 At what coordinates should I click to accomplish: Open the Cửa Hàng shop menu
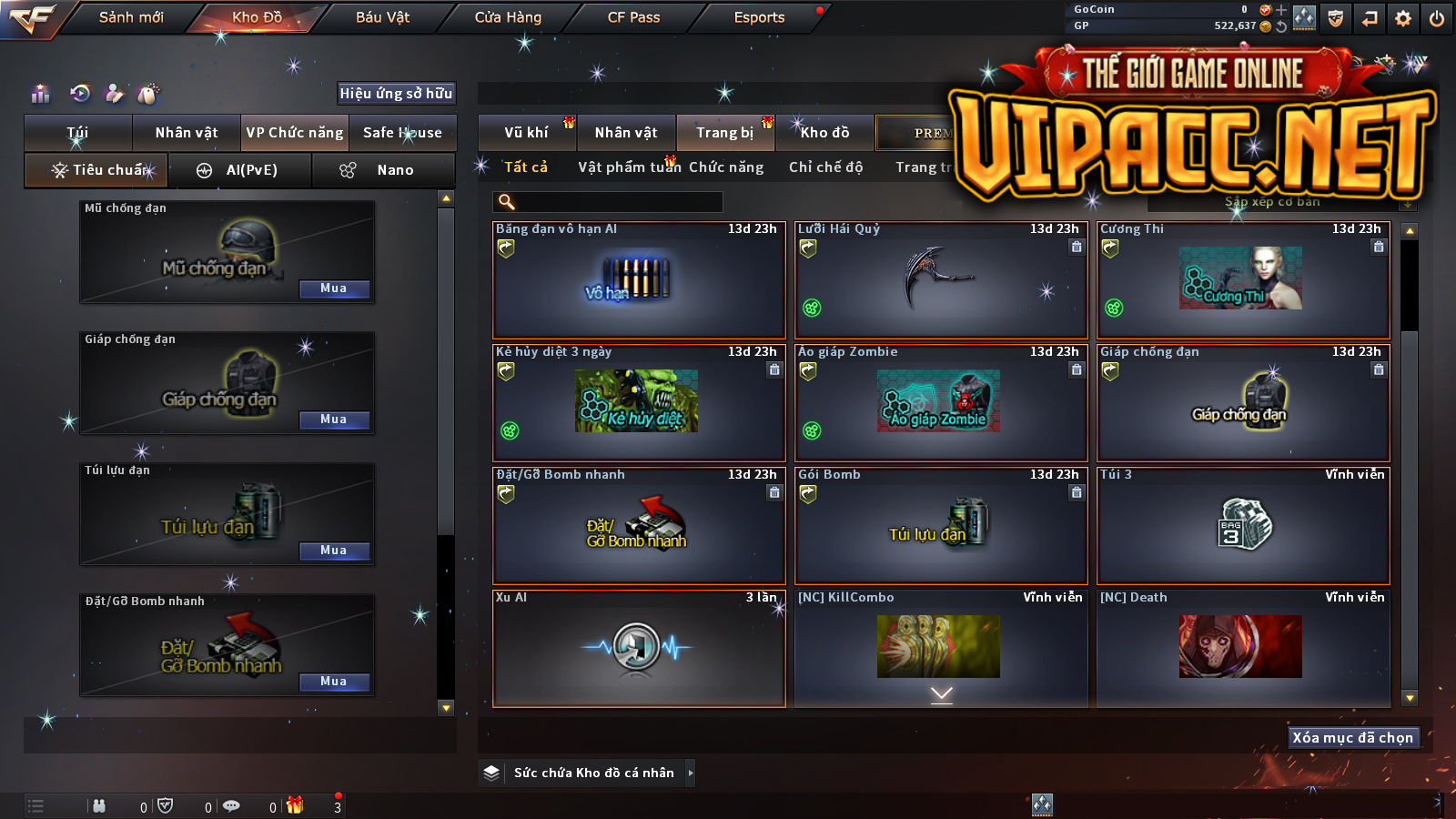click(x=508, y=17)
